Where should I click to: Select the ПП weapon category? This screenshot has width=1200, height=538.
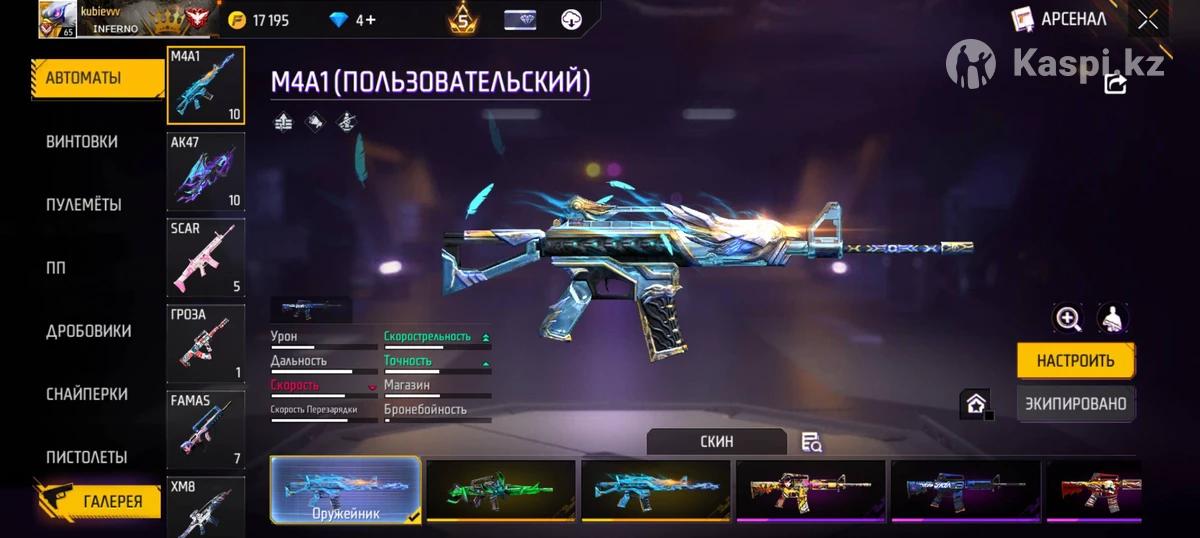click(x=56, y=268)
